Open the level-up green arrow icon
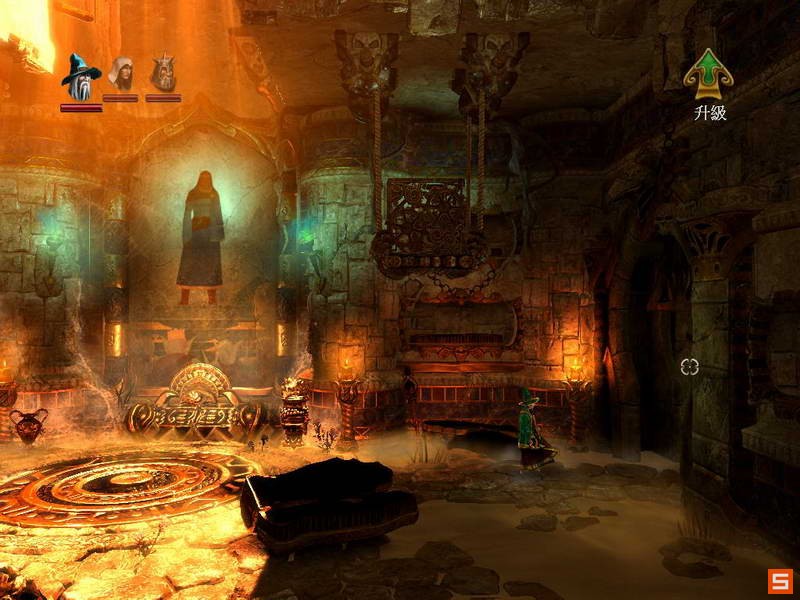The width and height of the screenshot is (800, 600). (x=709, y=74)
